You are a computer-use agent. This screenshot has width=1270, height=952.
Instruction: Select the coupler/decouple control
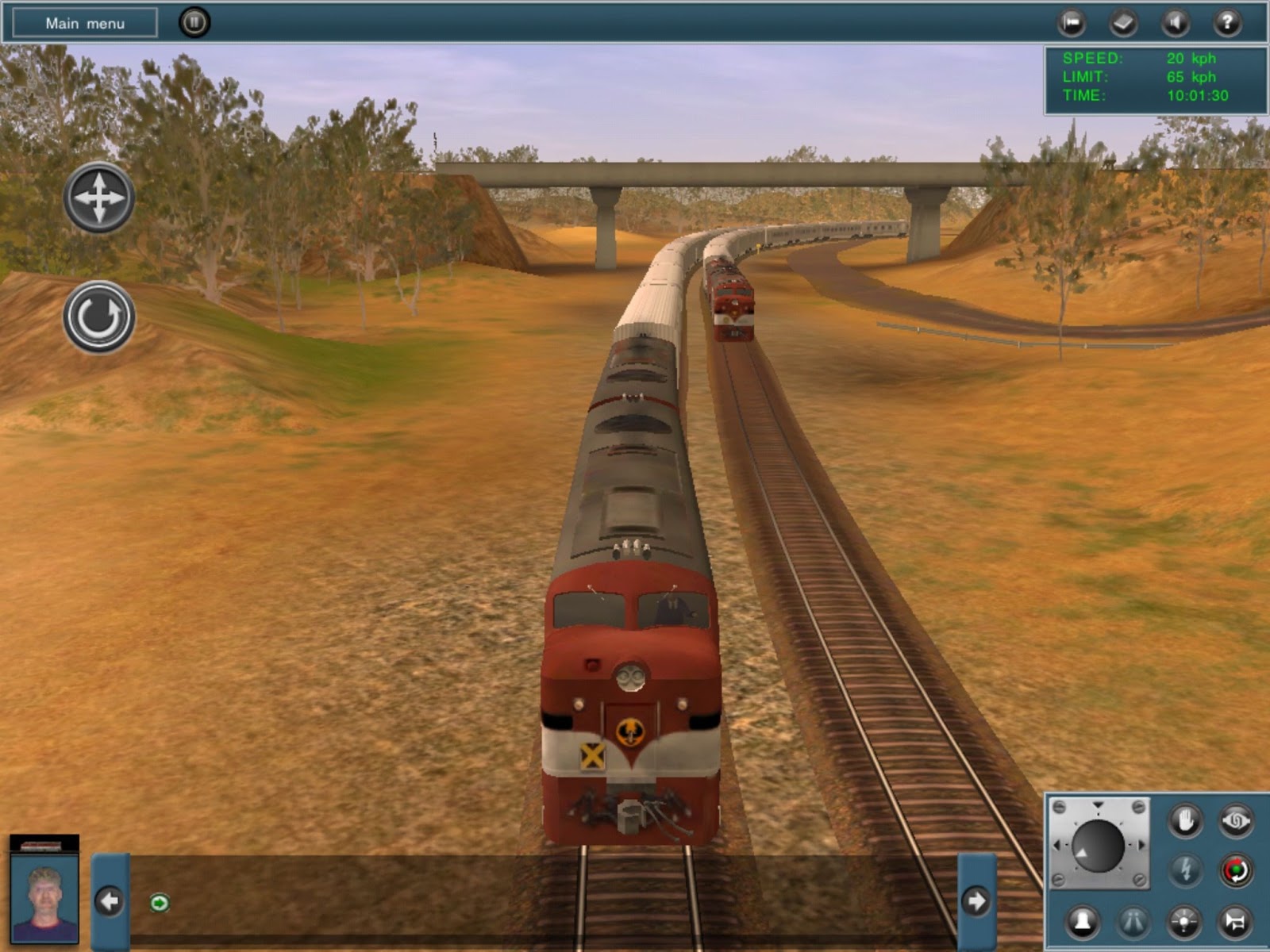coord(1237,823)
